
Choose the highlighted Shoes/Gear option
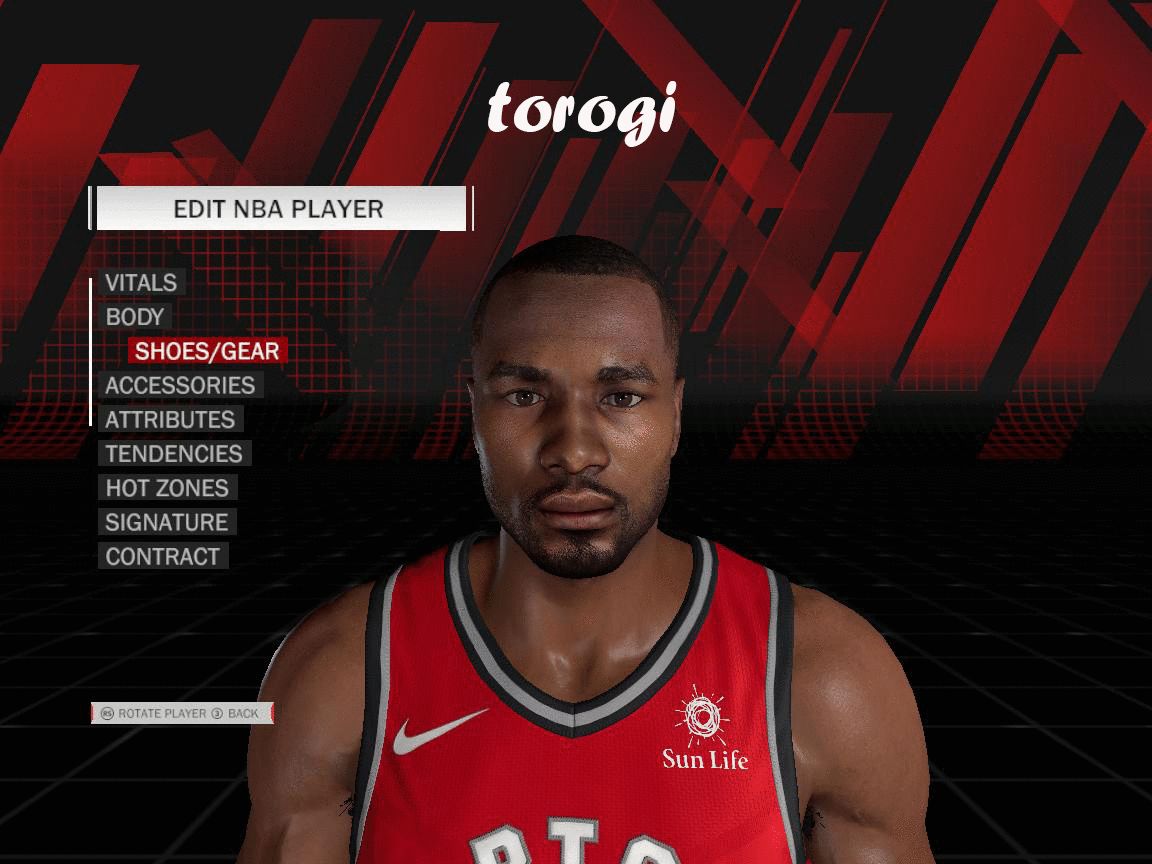coord(207,351)
